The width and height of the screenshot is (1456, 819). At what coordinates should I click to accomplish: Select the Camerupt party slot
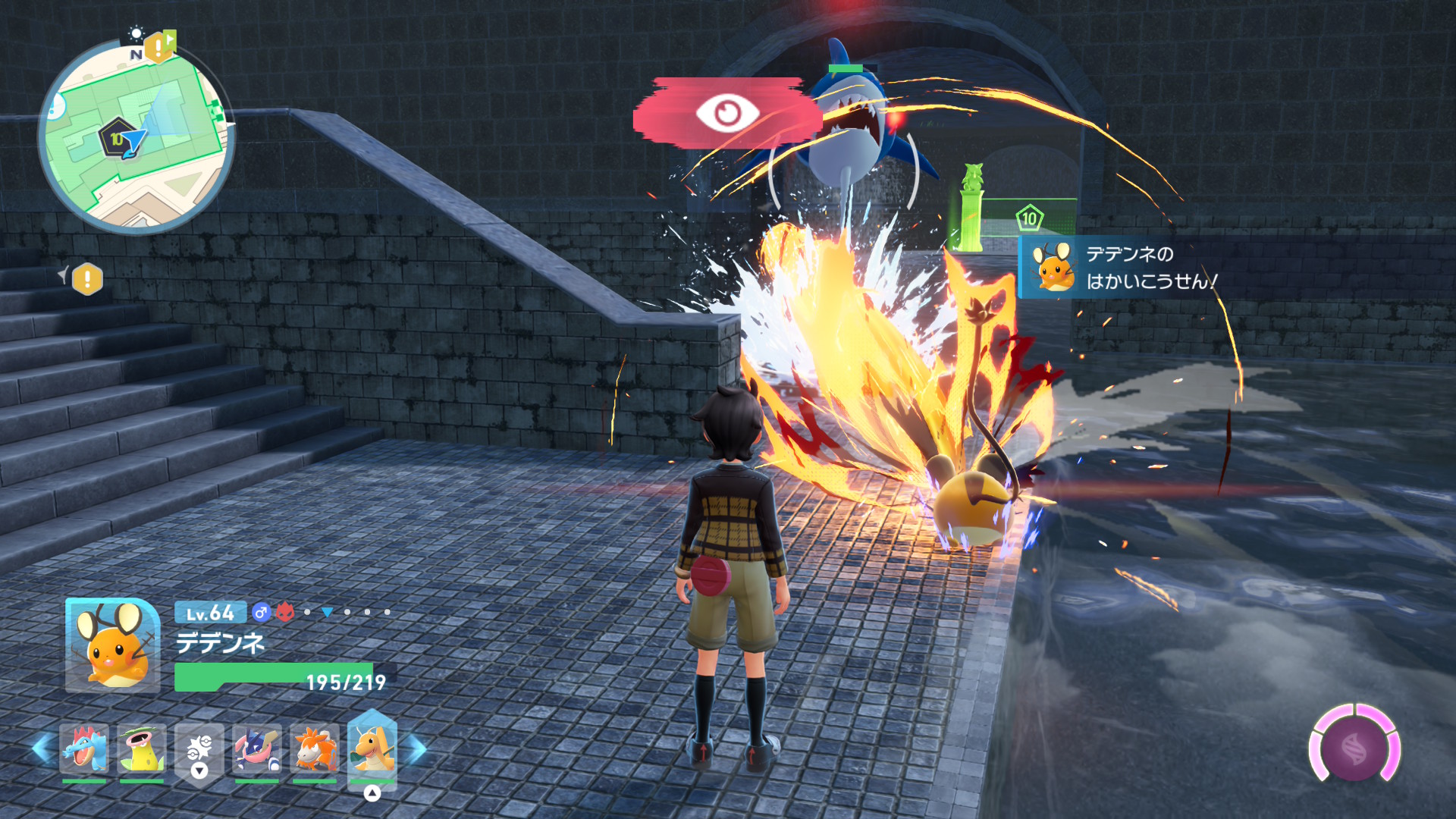pos(315,748)
